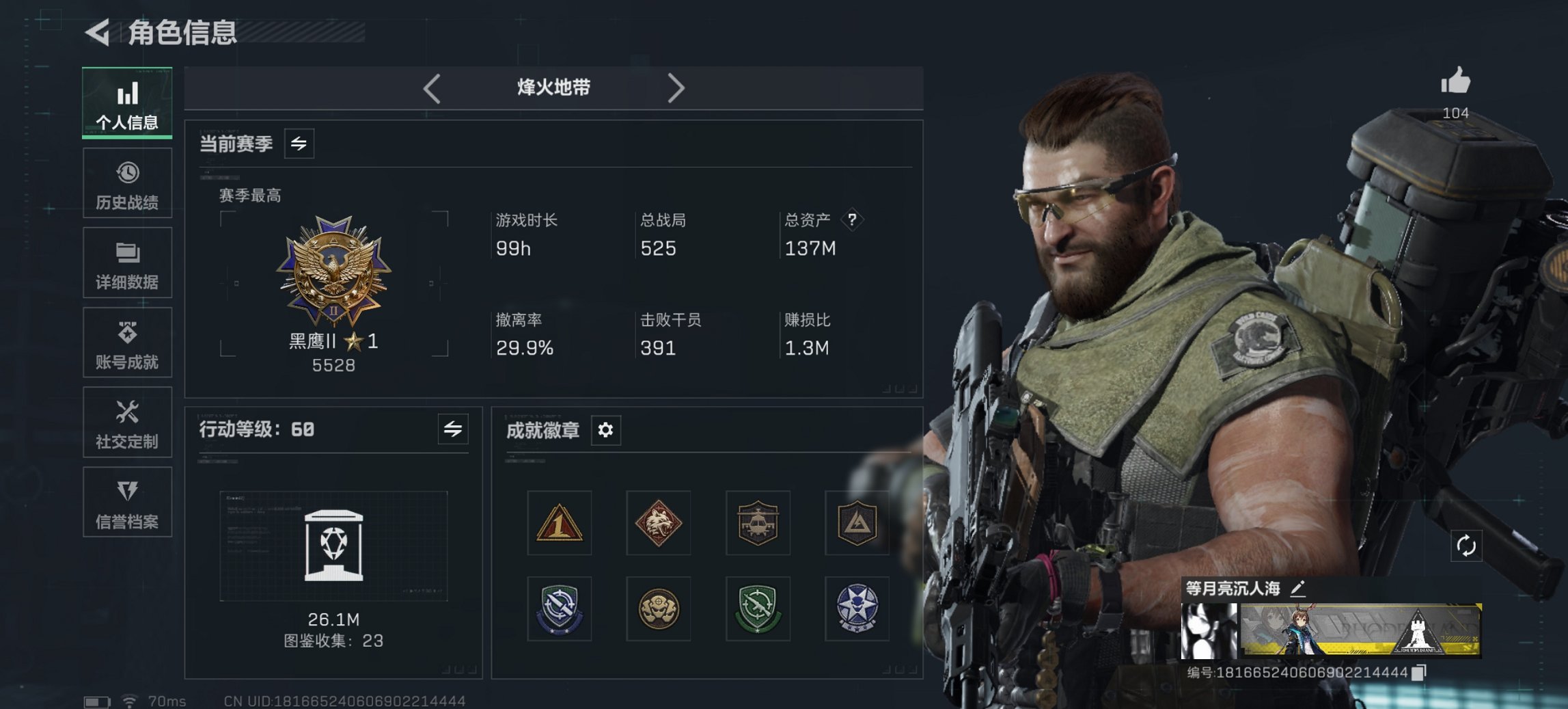Open the 成就徽章 settings gear
Viewport: 1568px width, 709px height.
click(x=605, y=430)
